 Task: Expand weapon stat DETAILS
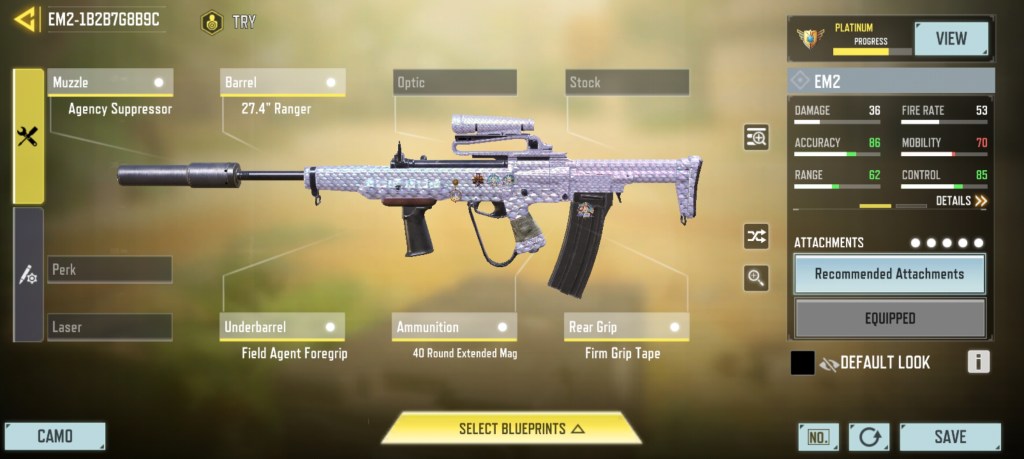click(x=961, y=201)
